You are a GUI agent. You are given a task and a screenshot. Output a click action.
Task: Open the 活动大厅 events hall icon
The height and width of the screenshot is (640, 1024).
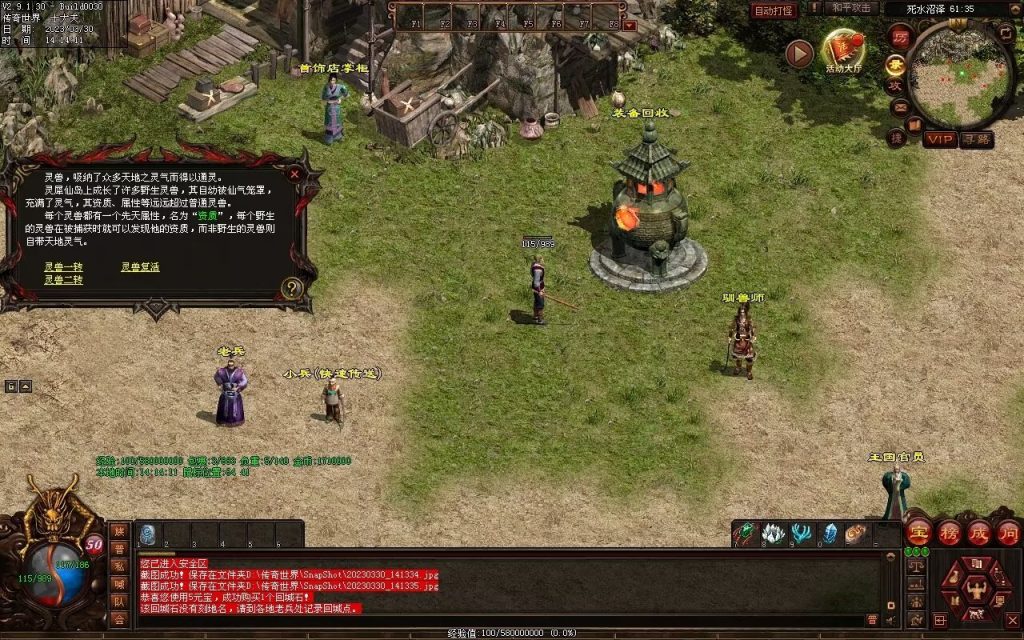[843, 52]
